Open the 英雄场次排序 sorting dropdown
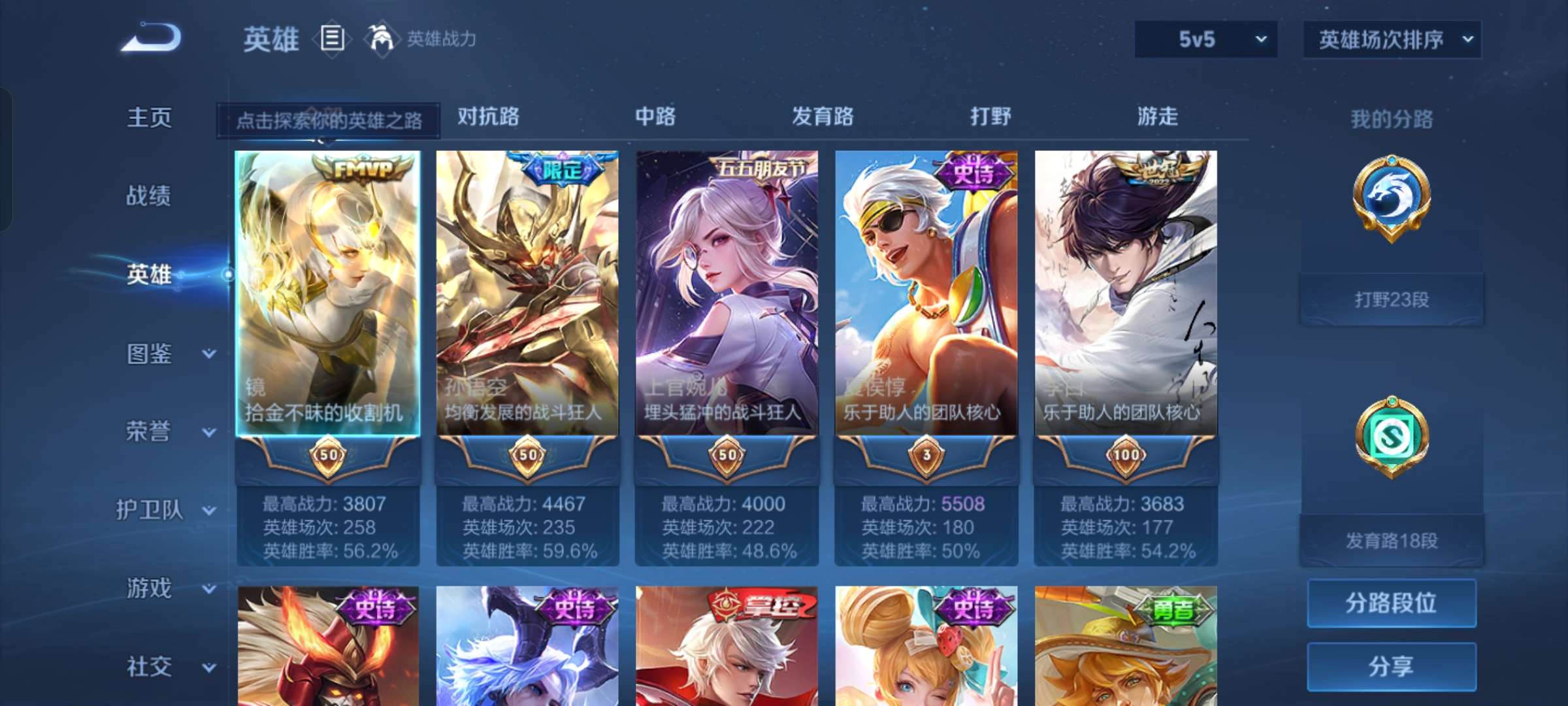This screenshot has width=1568, height=706. [1392, 39]
